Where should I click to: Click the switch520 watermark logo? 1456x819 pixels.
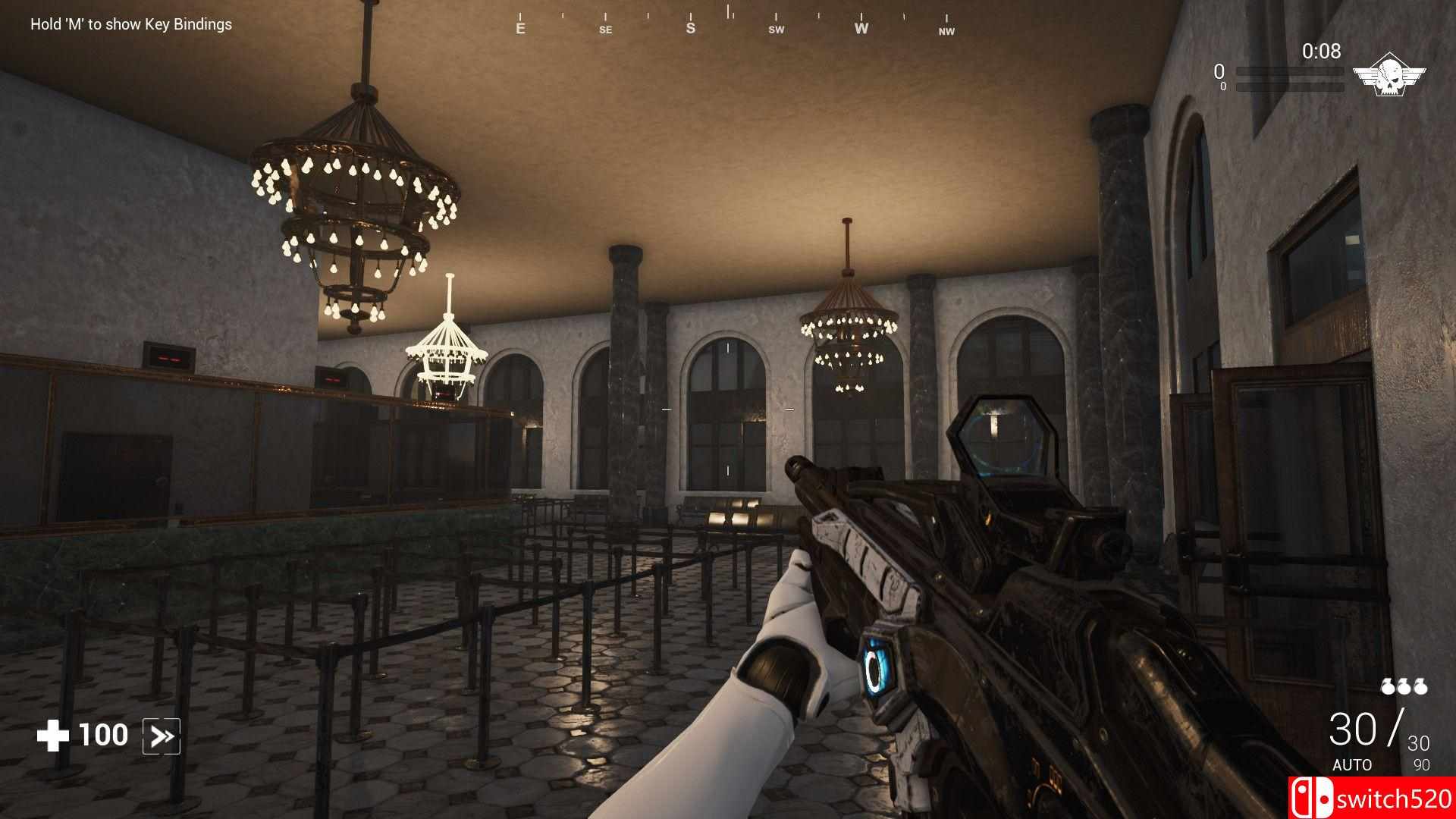click(1371, 798)
